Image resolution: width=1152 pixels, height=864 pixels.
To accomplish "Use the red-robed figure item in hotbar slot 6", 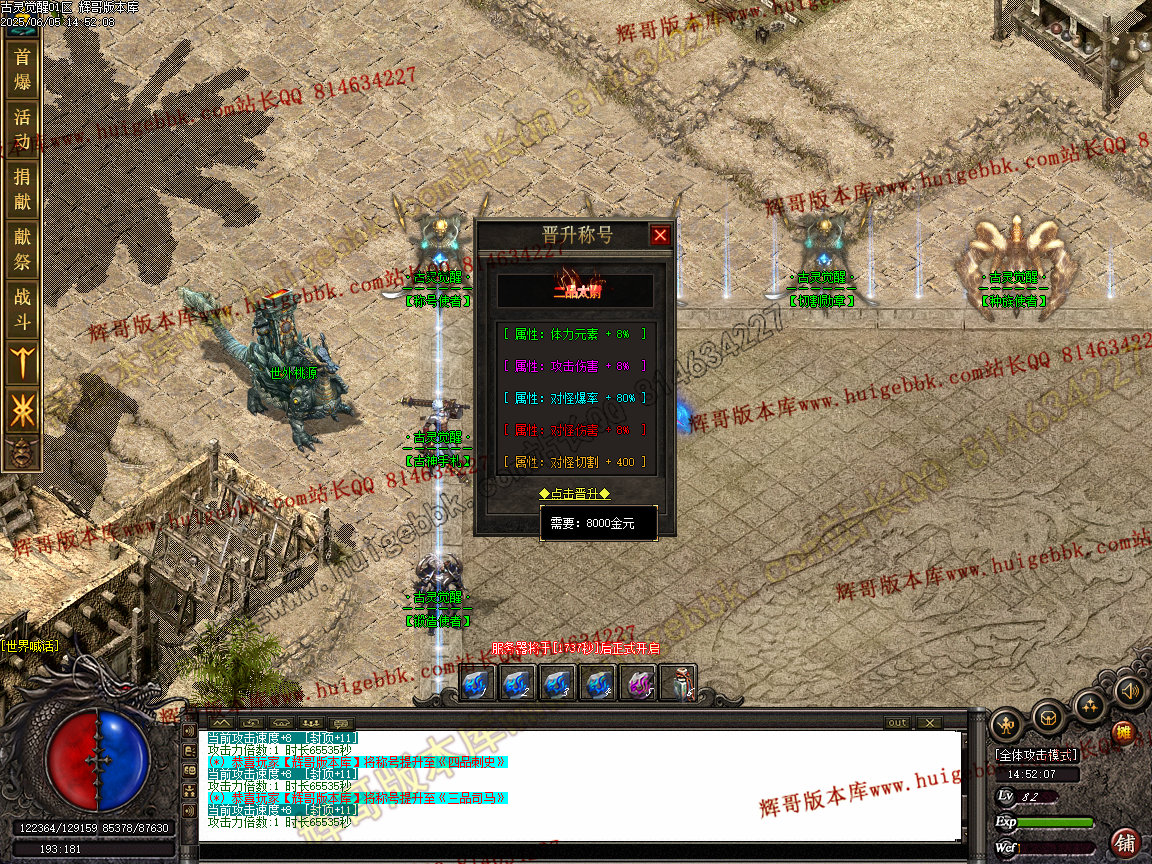I will (x=679, y=684).
